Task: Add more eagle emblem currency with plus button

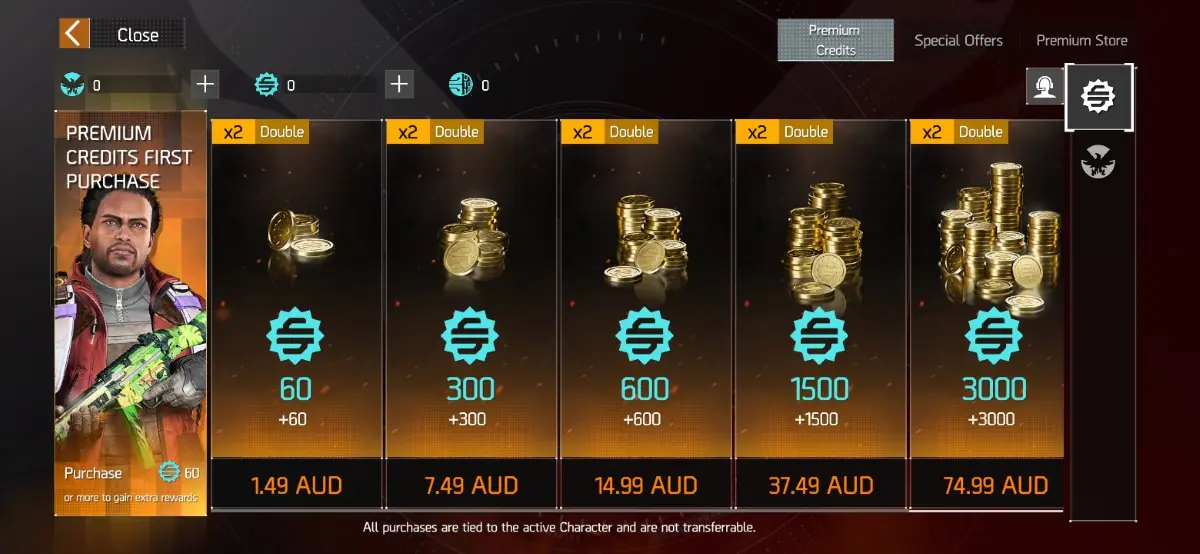Action: [x=205, y=84]
